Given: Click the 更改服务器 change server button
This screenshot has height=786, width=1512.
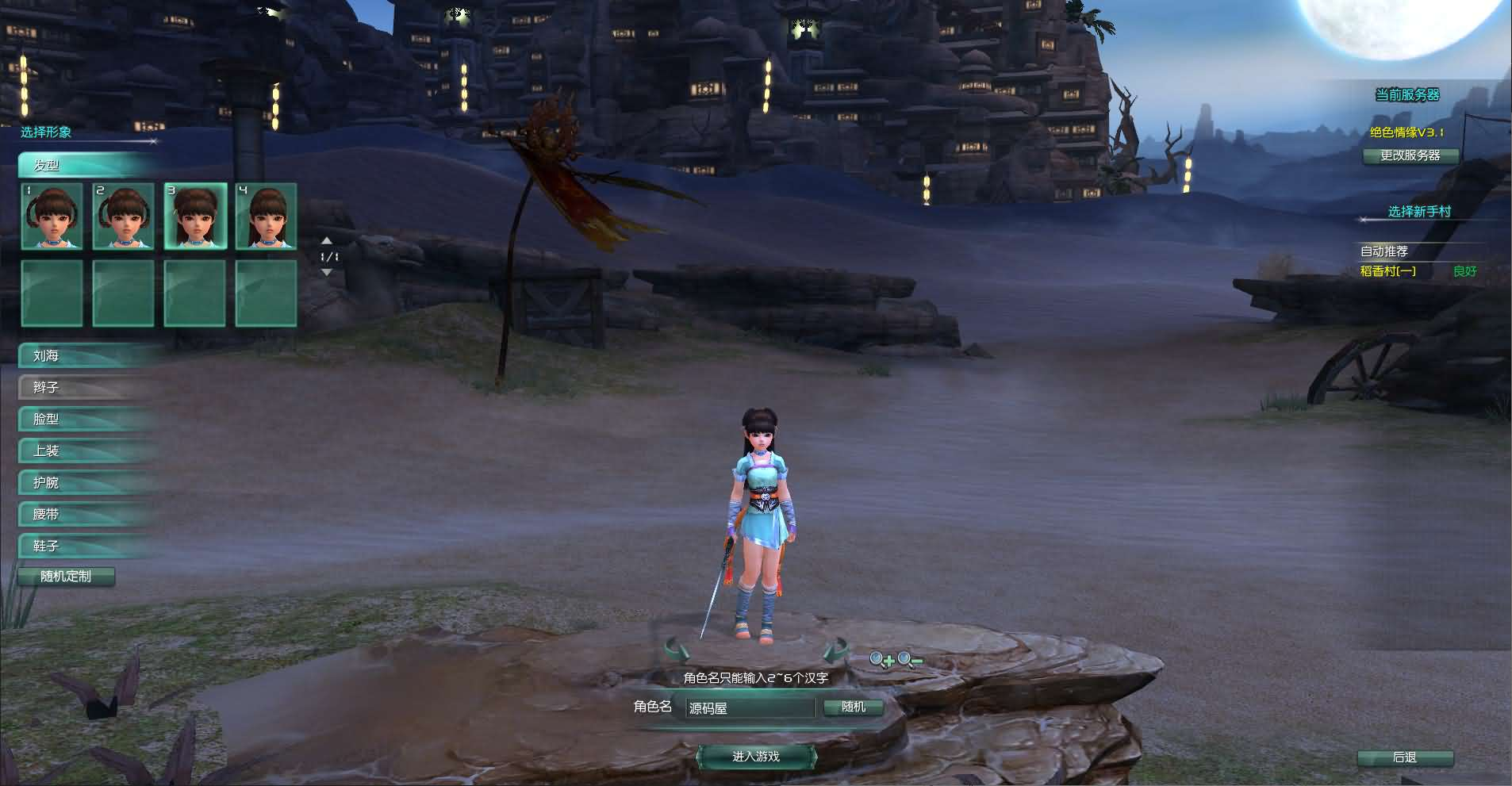Looking at the screenshot, I should click(x=1410, y=155).
